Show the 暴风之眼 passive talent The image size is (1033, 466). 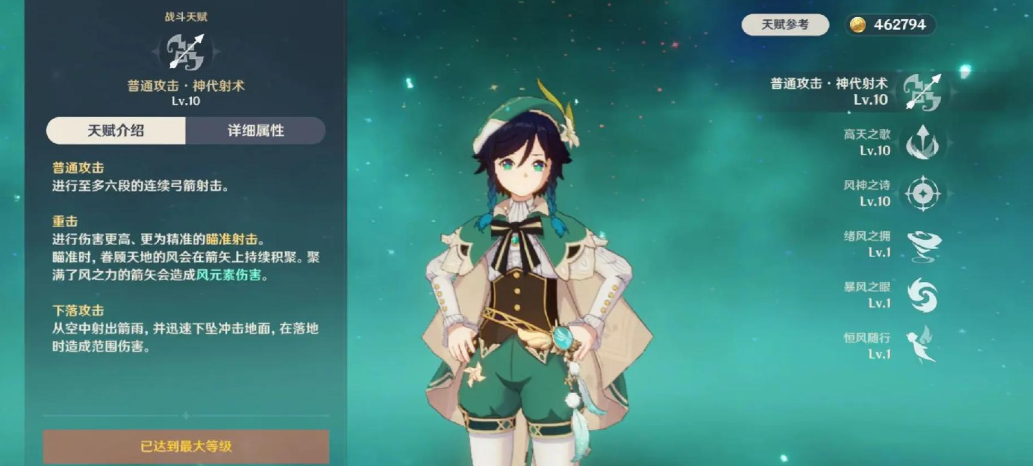921,294
